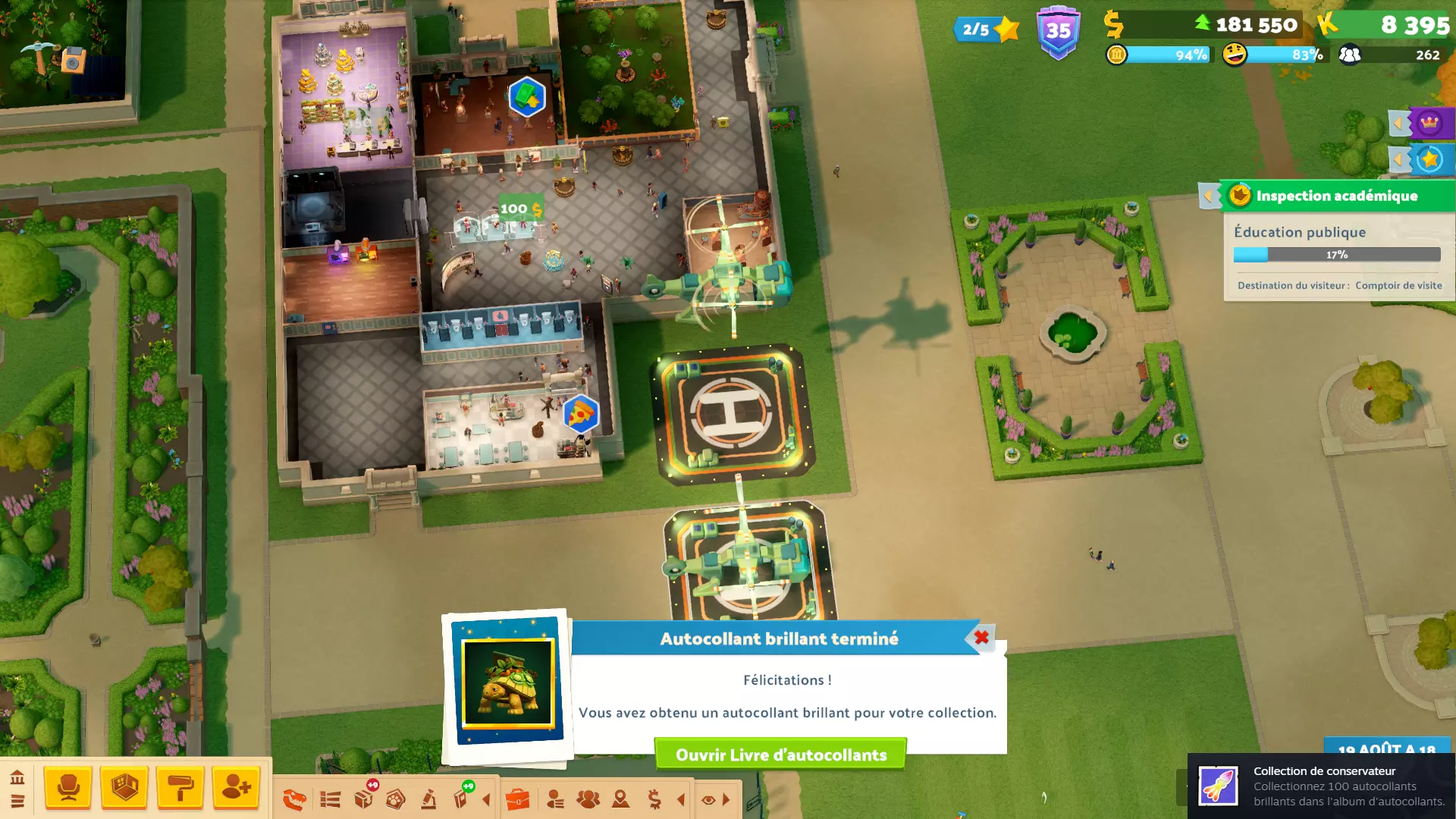The image size is (1456, 819).
Task: Open the dinosaur skull exhibits panel
Action: tap(294, 799)
